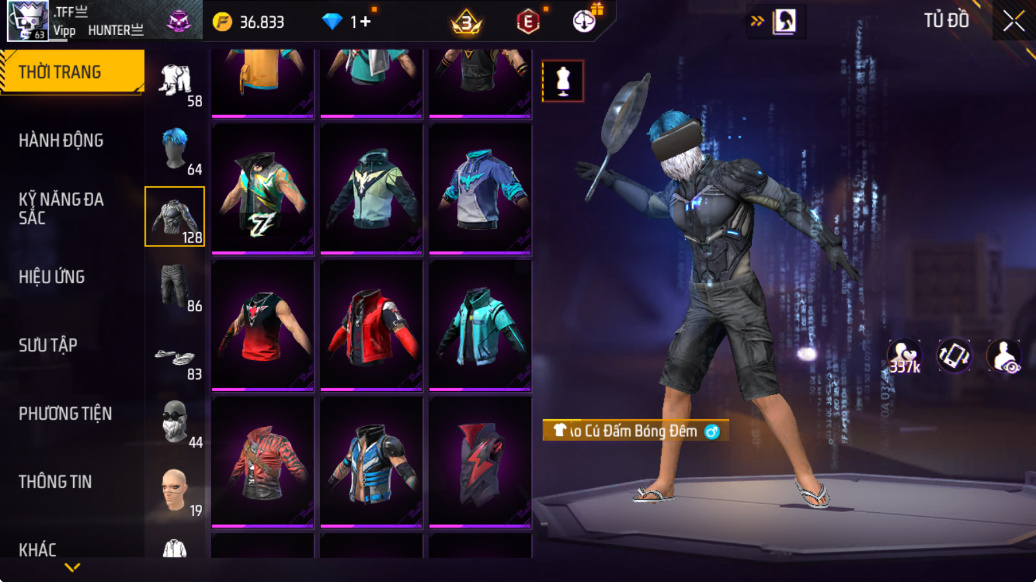Show the Thông Tin section
The width and height of the screenshot is (1036, 582).
55,481
